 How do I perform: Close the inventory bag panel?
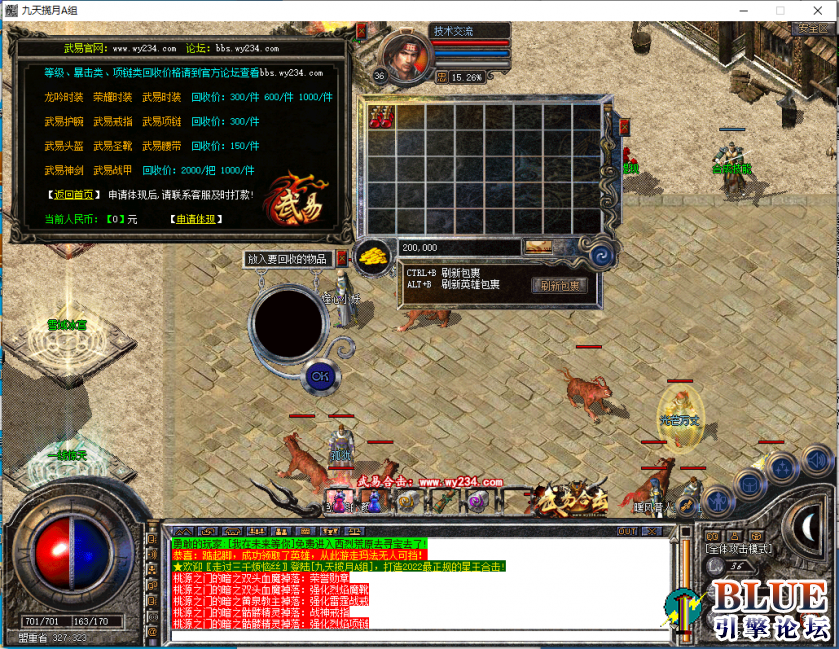pyautogui.click(x=625, y=127)
